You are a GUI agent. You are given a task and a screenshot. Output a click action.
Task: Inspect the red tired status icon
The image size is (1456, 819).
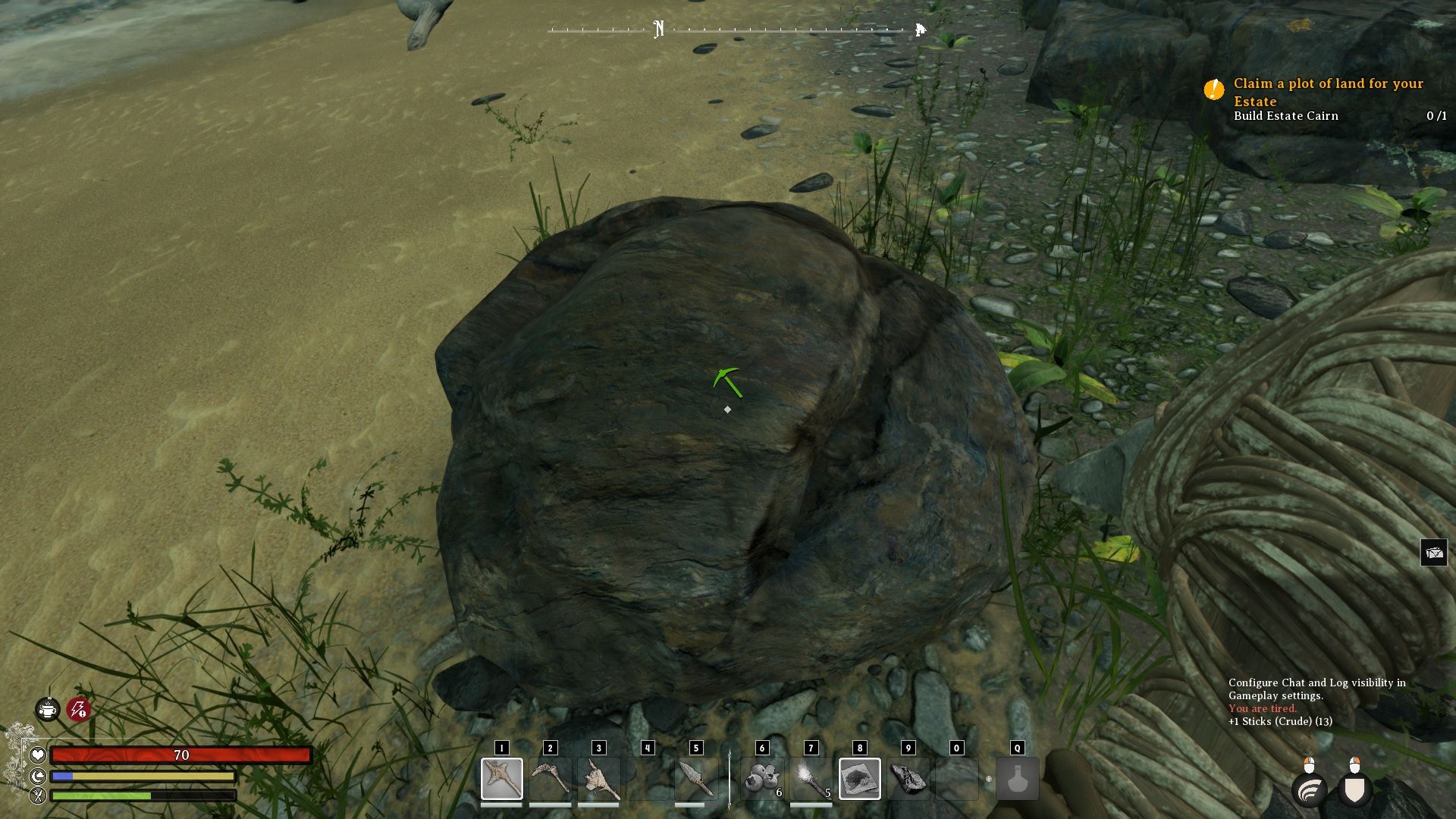click(78, 710)
